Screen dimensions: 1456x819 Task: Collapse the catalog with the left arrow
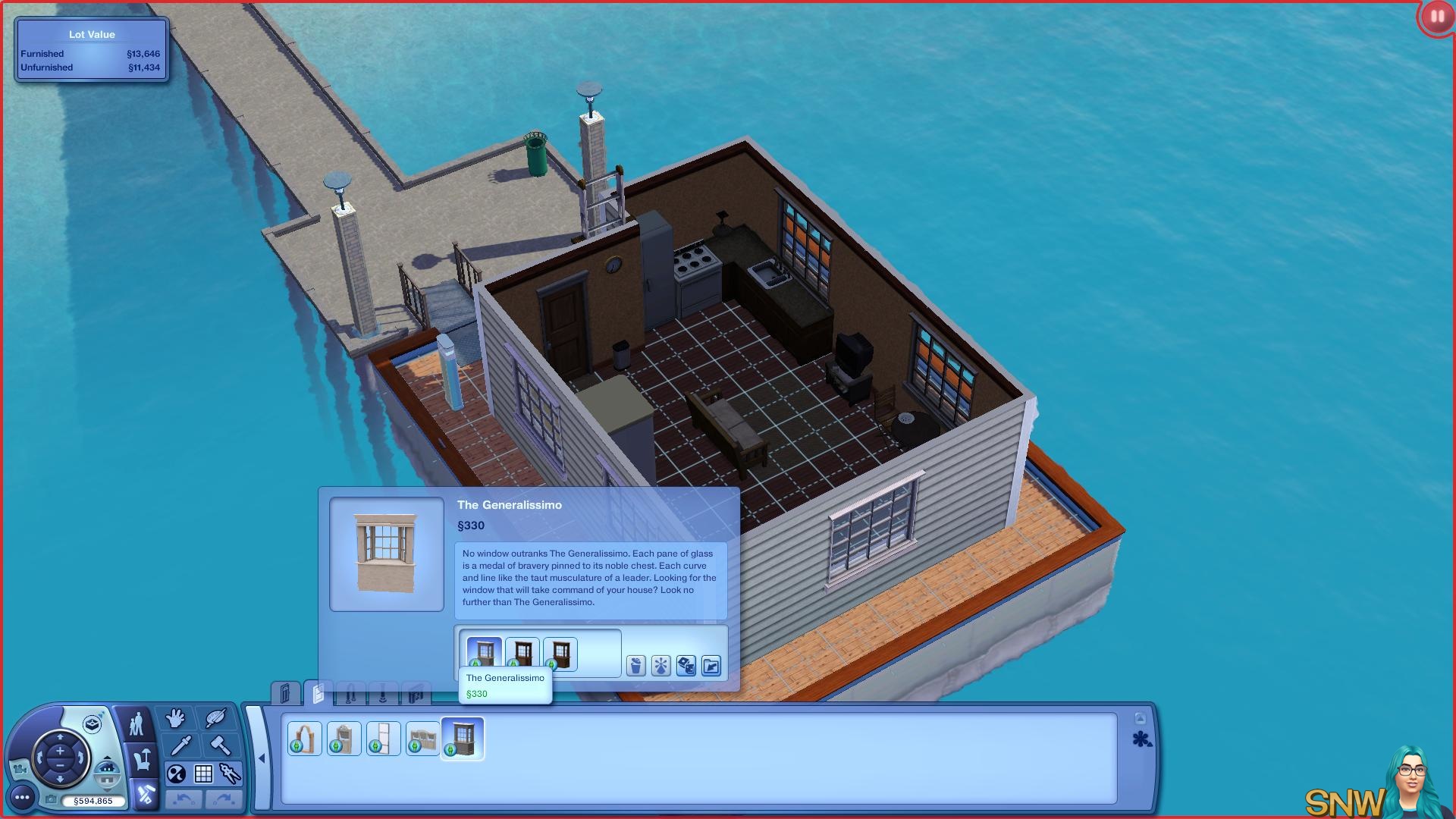(x=262, y=758)
